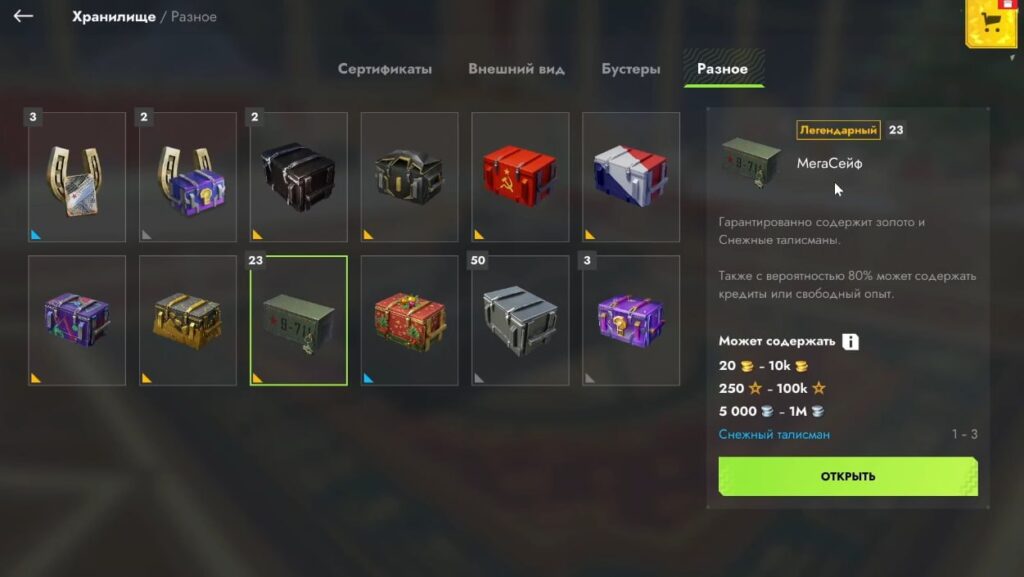Select the horseshoe with card item

click(x=77, y=177)
